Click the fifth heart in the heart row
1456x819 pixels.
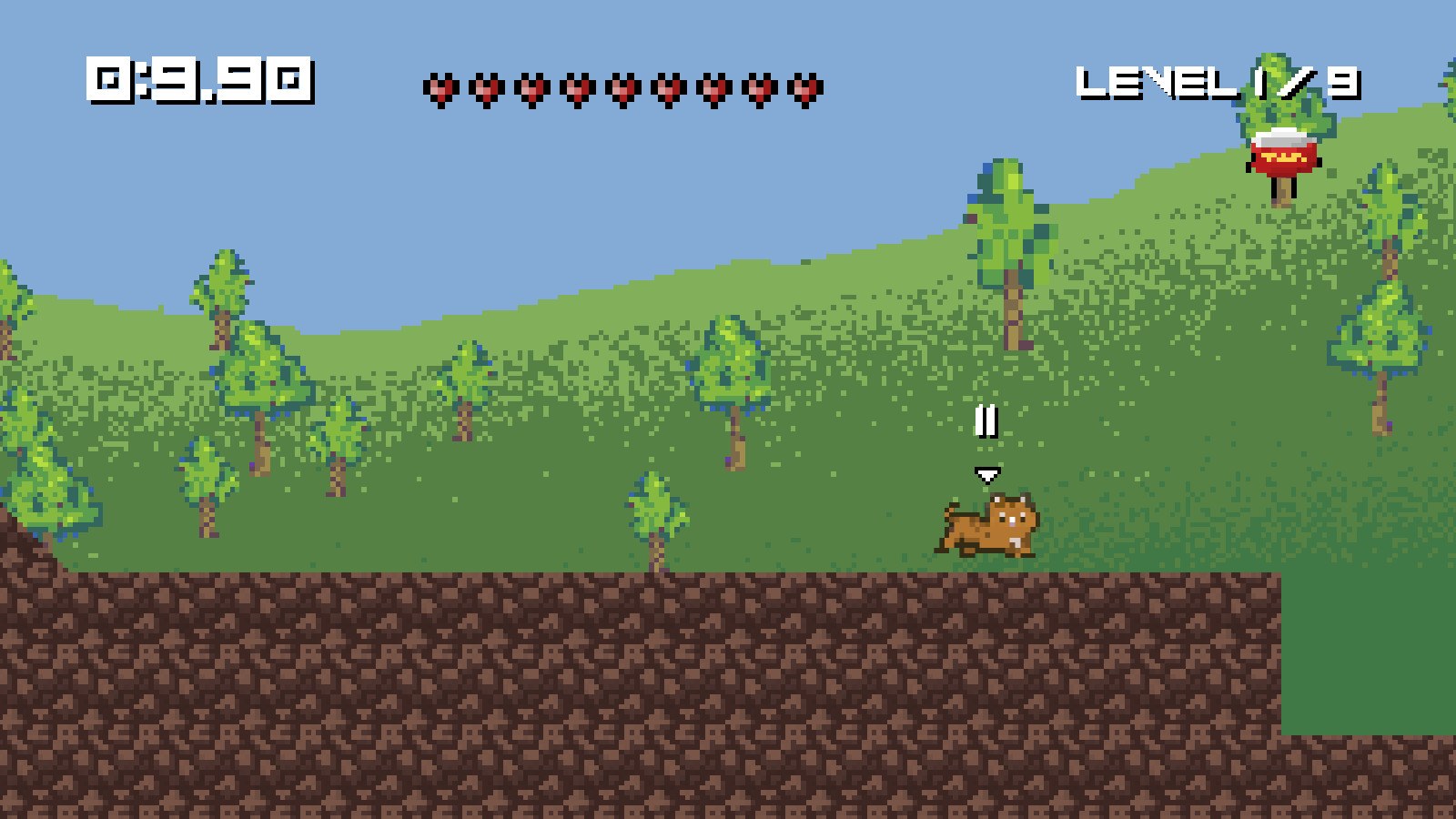point(622,88)
